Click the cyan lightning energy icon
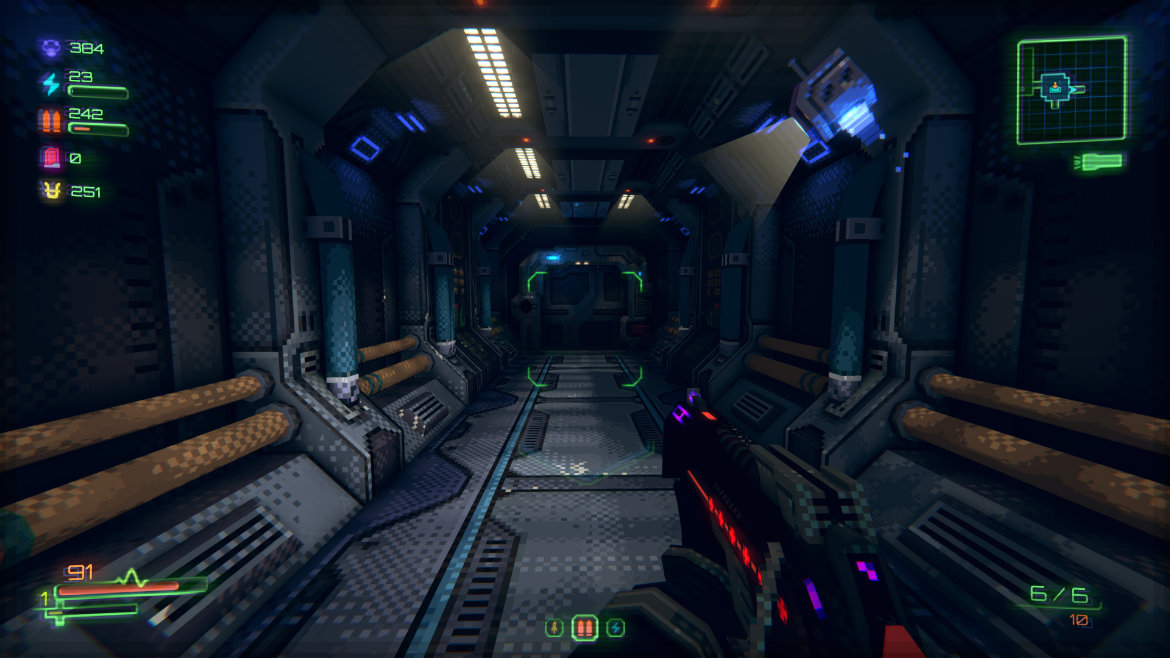This screenshot has height=658, width=1170. click(49, 84)
